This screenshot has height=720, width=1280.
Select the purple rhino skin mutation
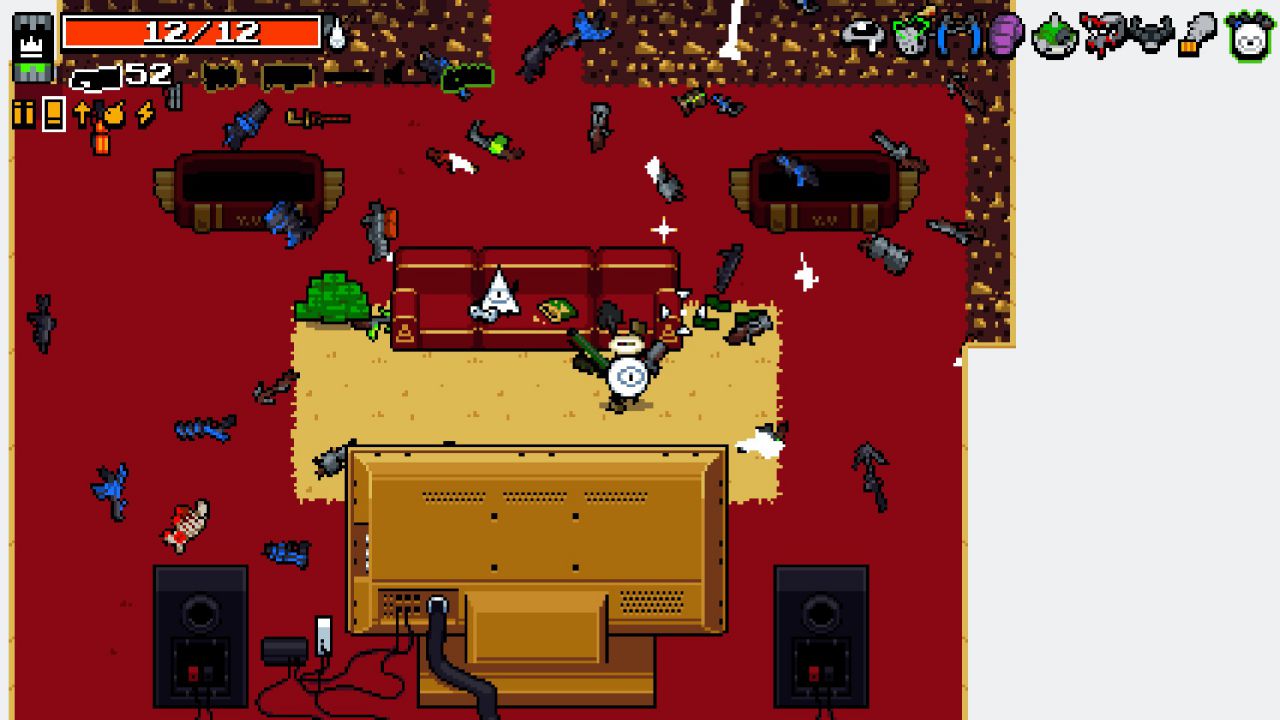[1005, 36]
